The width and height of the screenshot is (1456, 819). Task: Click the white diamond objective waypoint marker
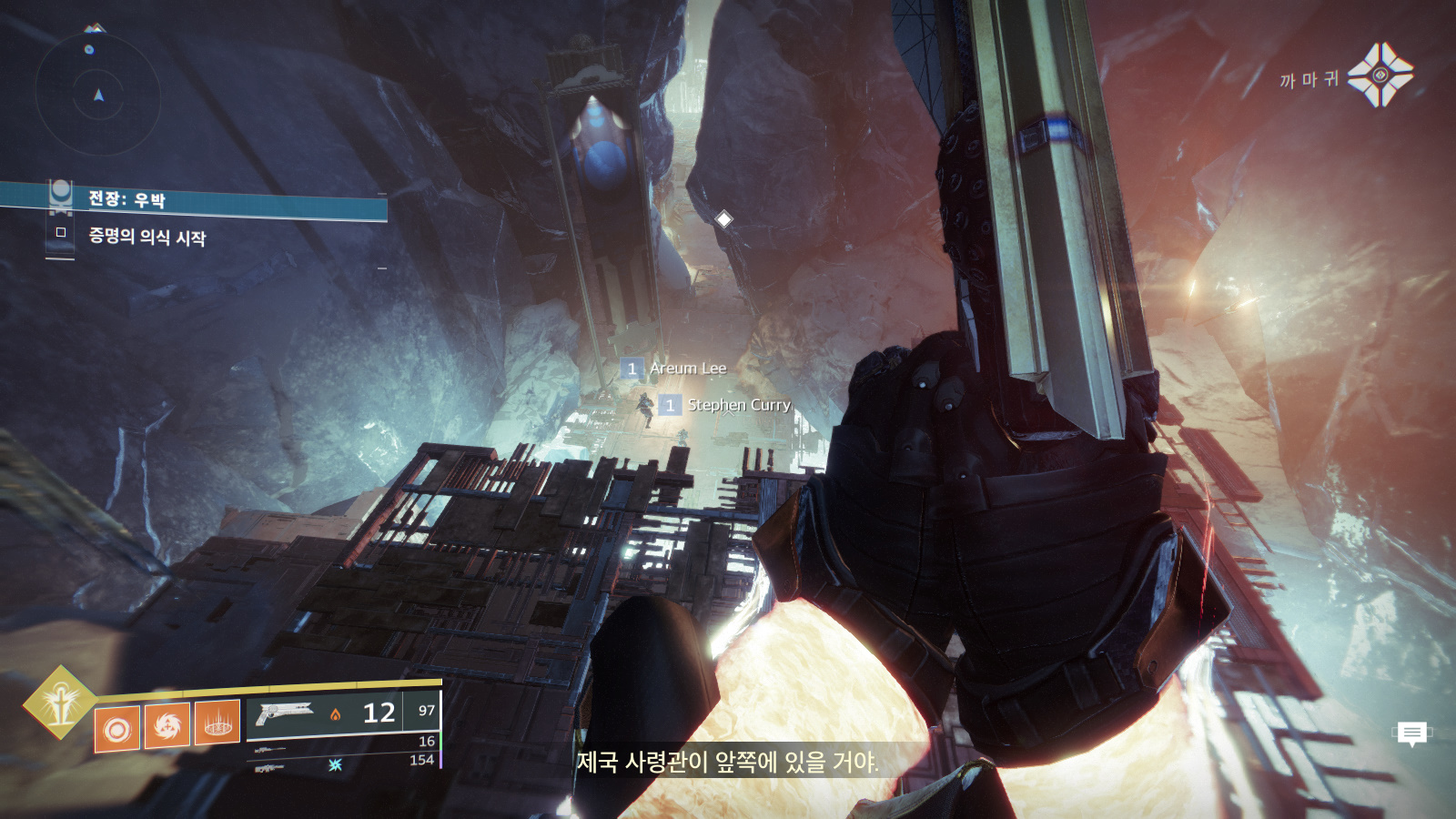click(723, 219)
